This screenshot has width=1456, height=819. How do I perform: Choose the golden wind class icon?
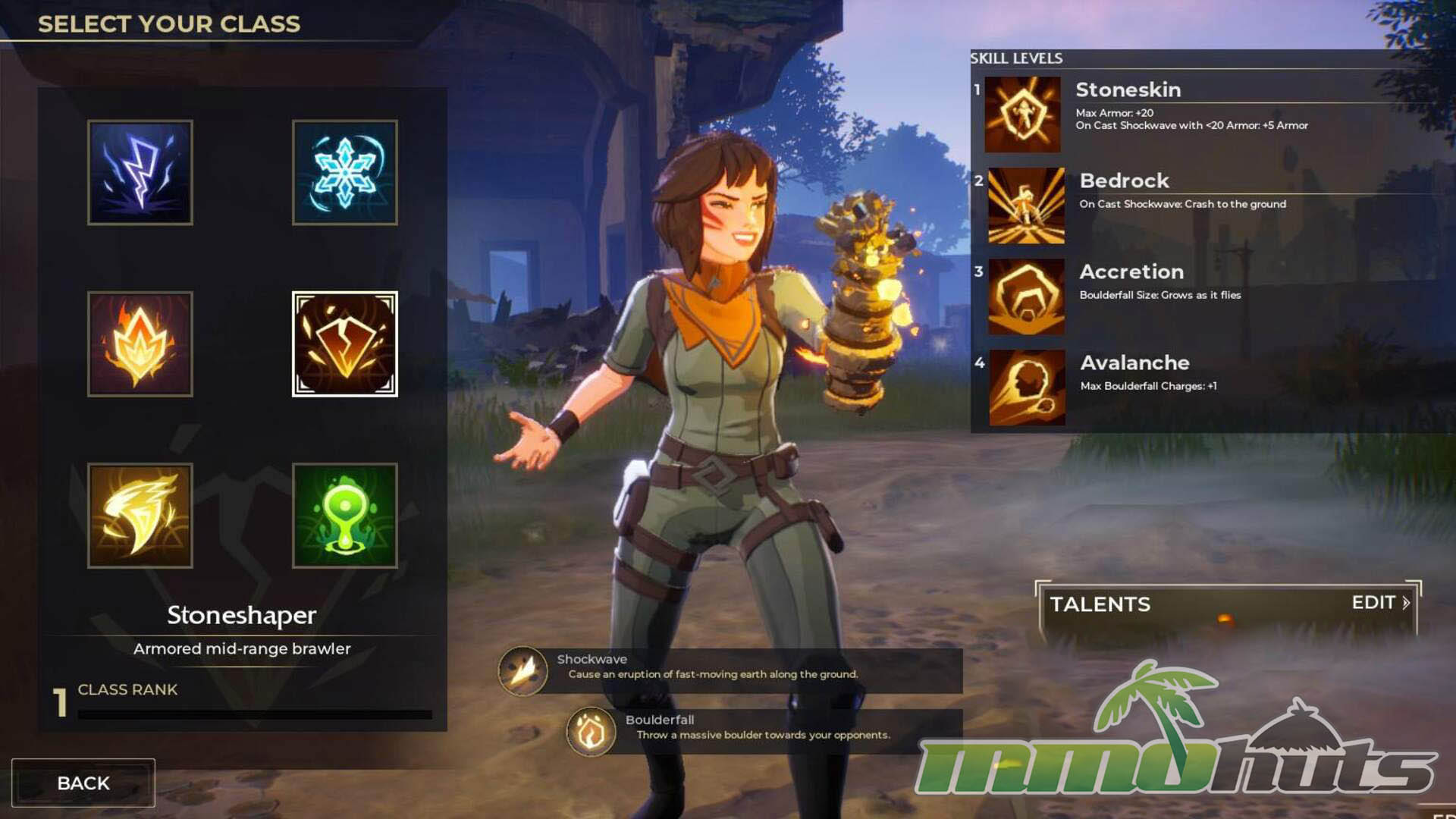click(x=140, y=516)
